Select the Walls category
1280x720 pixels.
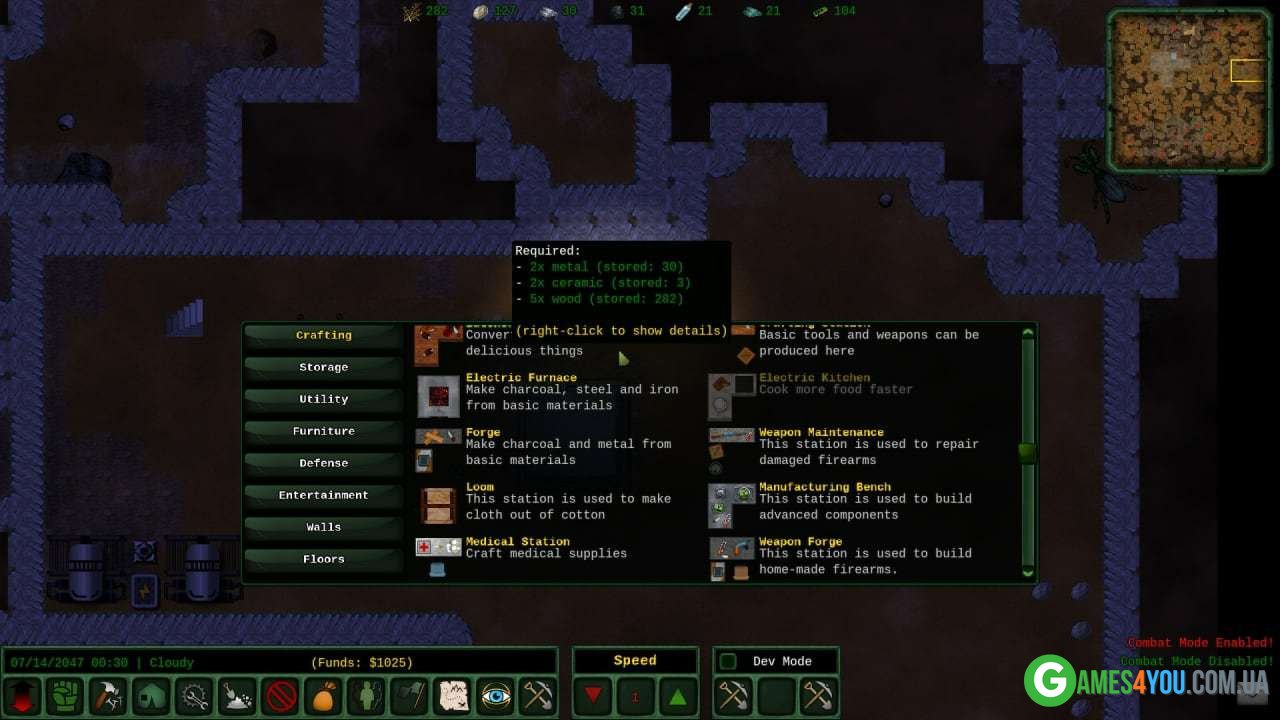[x=323, y=527]
